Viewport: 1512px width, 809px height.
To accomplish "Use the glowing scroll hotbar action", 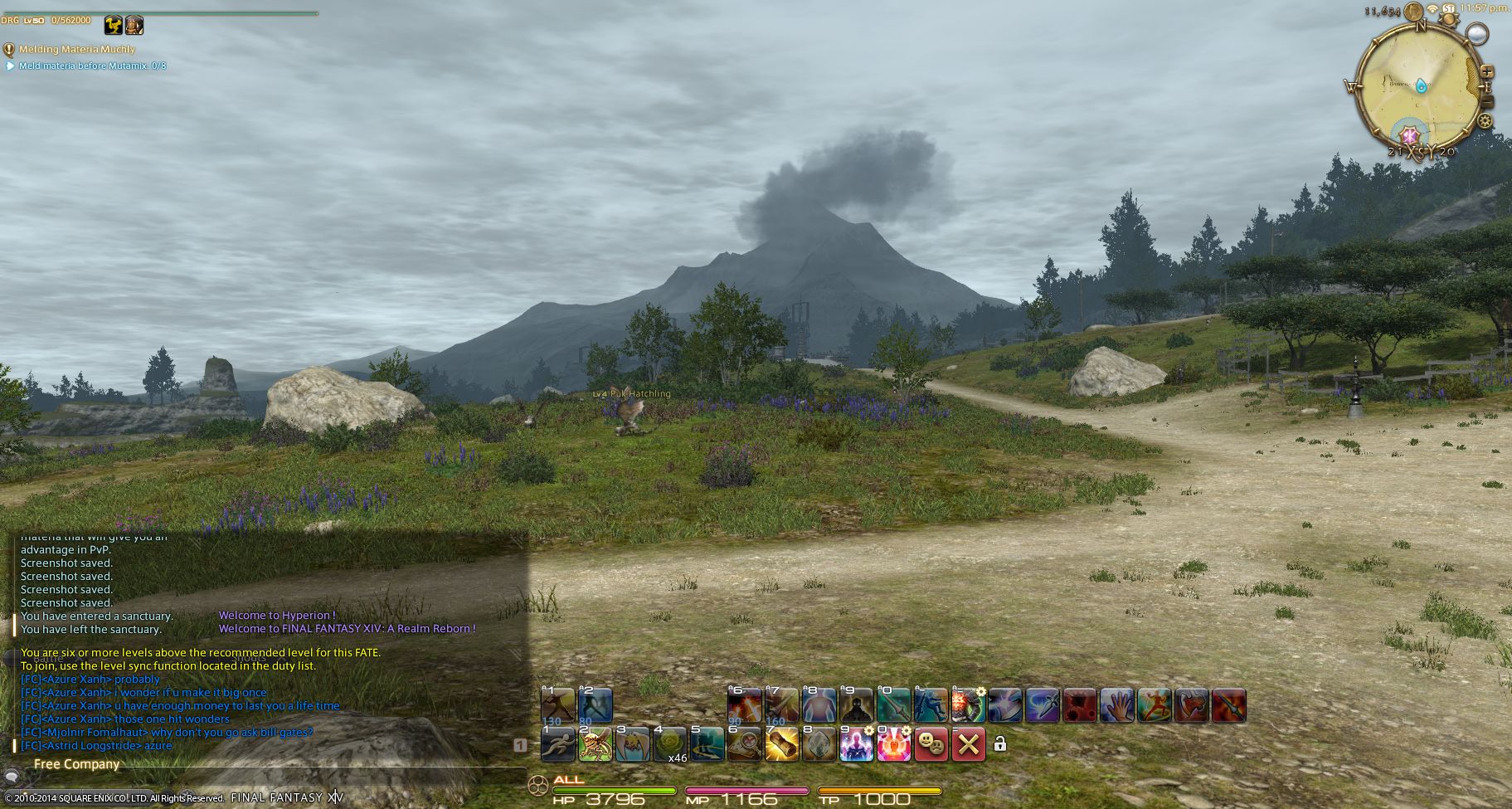I will pyautogui.click(x=781, y=744).
